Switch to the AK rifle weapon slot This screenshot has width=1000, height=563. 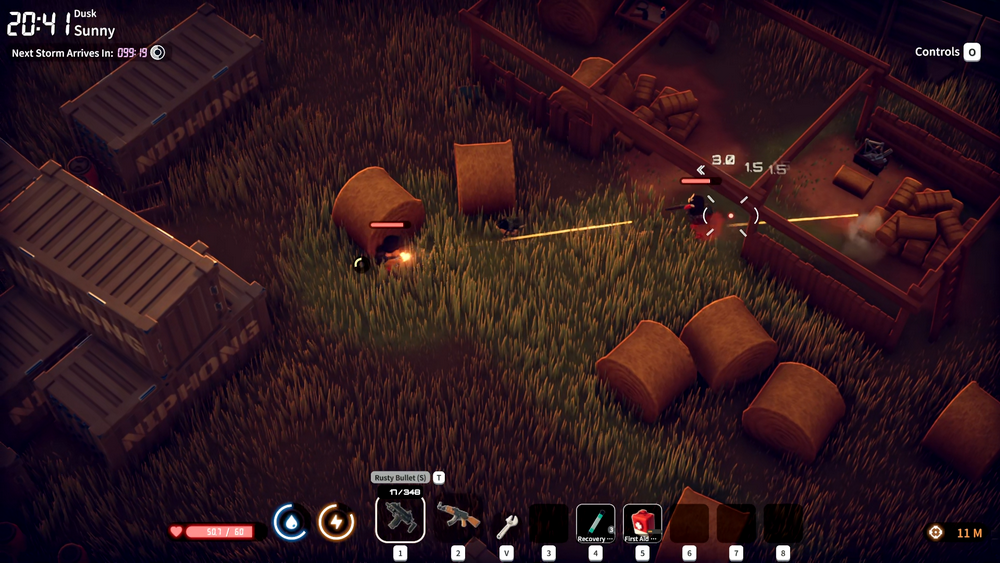coord(458,519)
